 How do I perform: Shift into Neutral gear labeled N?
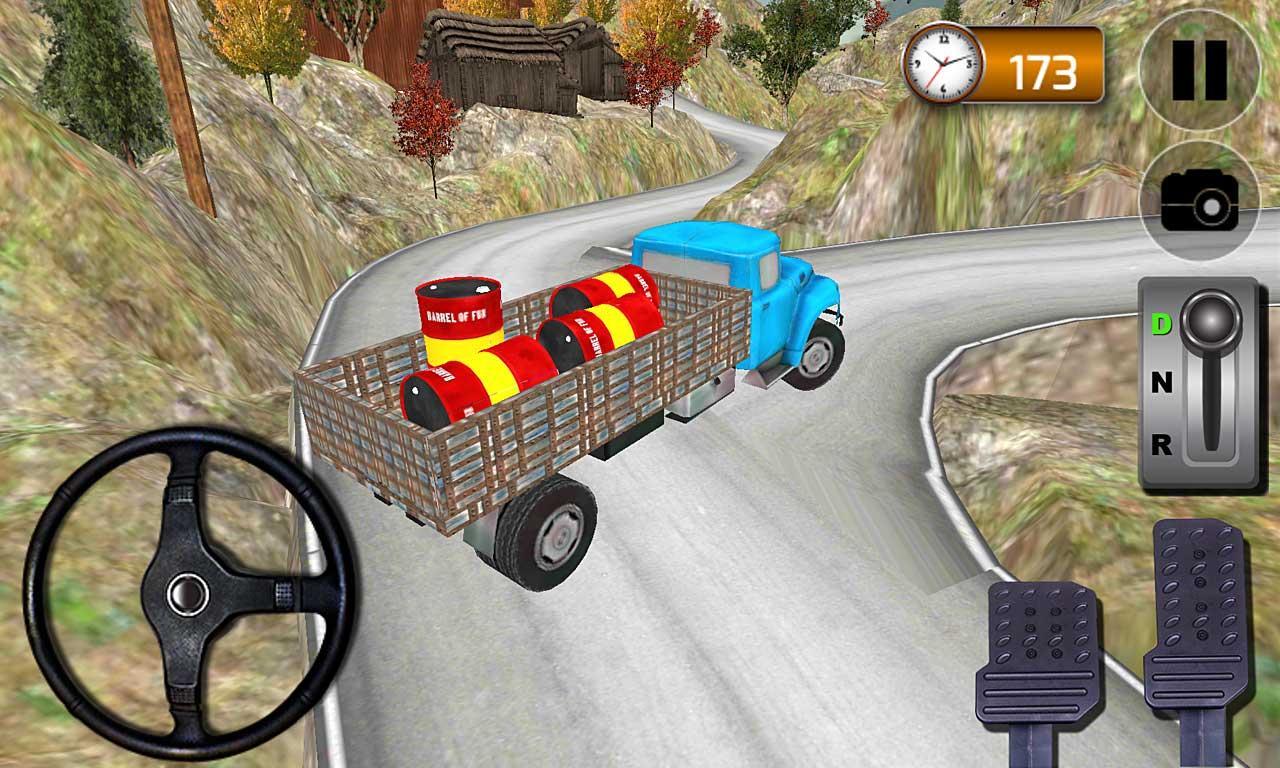pos(1160,380)
